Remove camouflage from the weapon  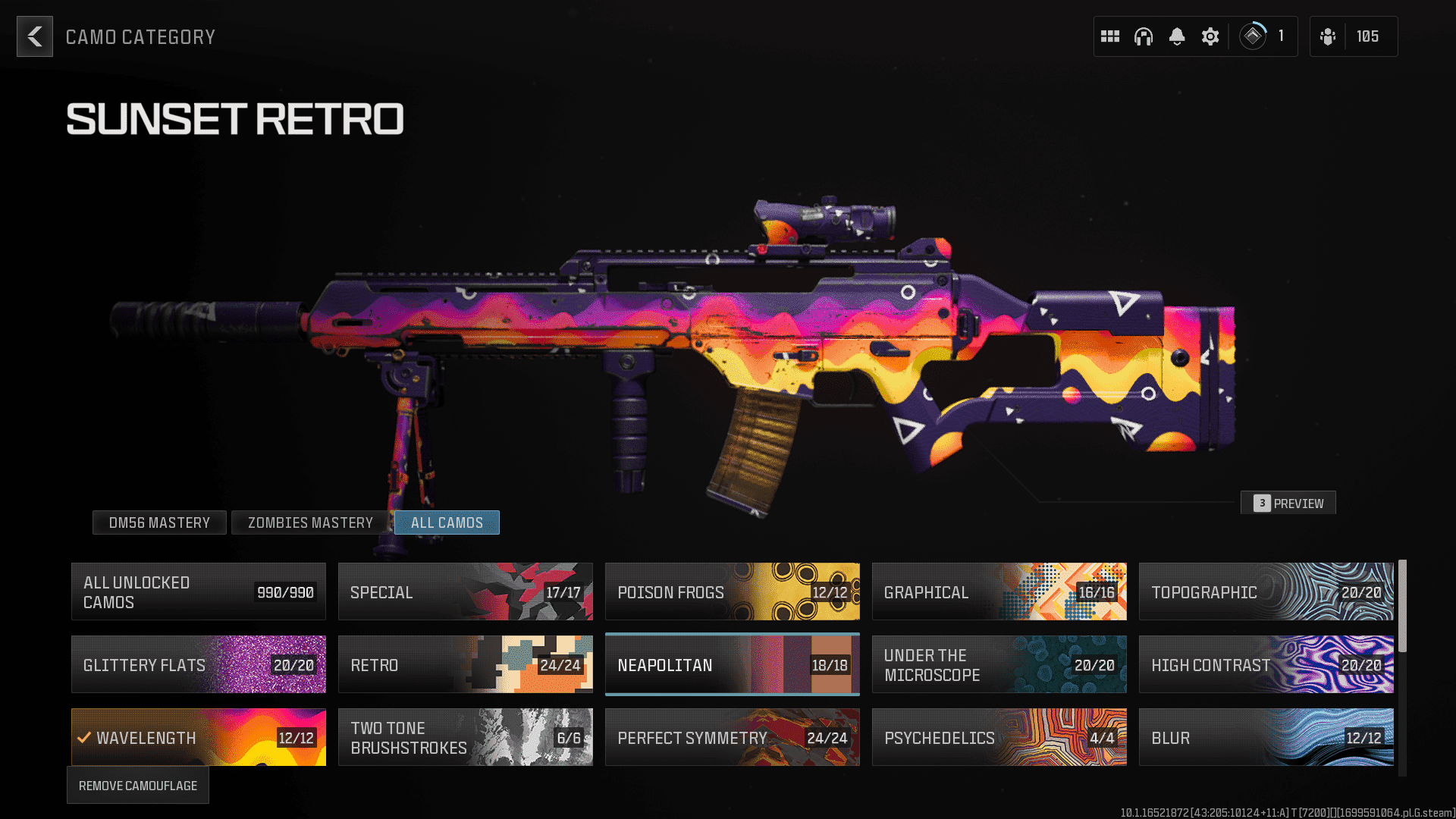pos(138,786)
